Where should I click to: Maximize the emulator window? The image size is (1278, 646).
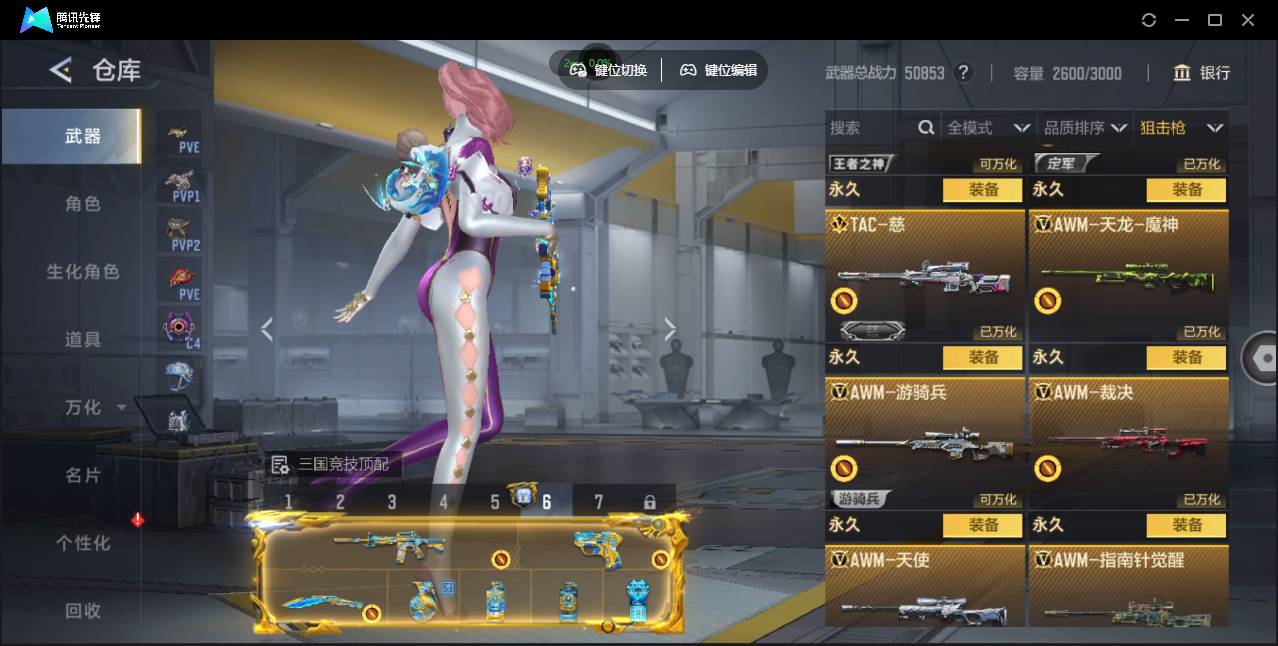coord(1215,20)
